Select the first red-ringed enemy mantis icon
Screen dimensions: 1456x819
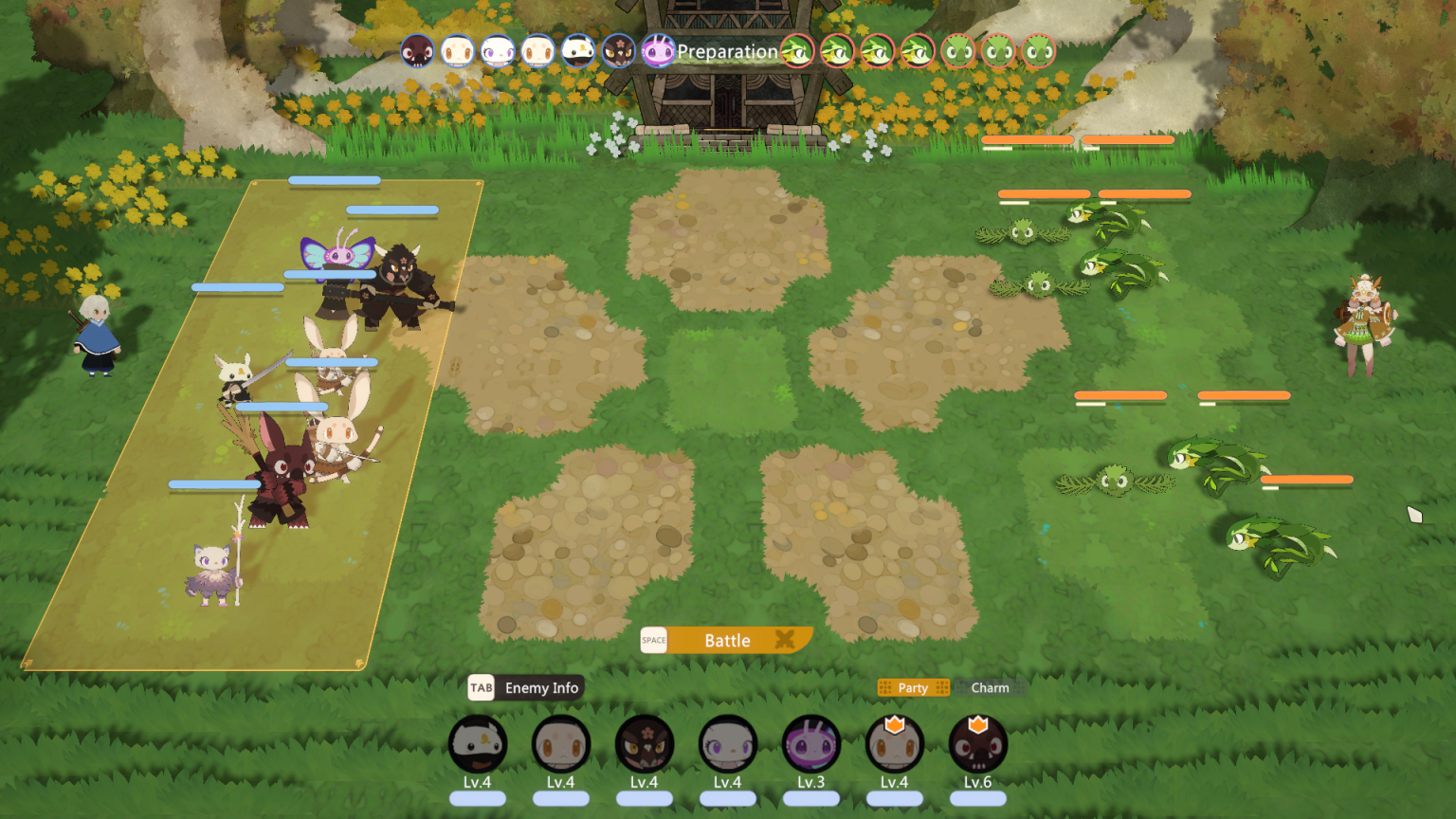(797, 52)
